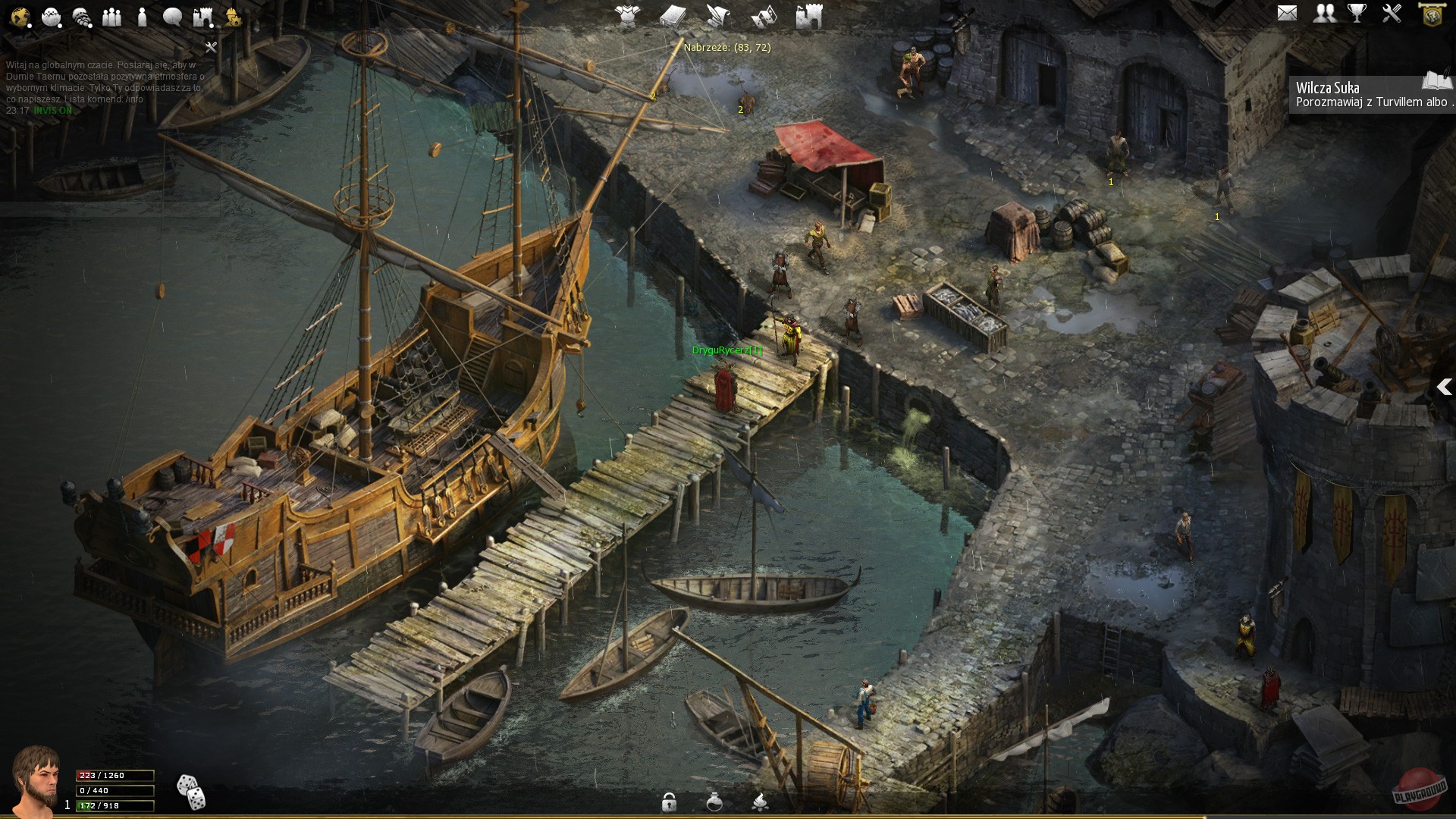Open chat settings via small wrench icon

coord(211,47)
